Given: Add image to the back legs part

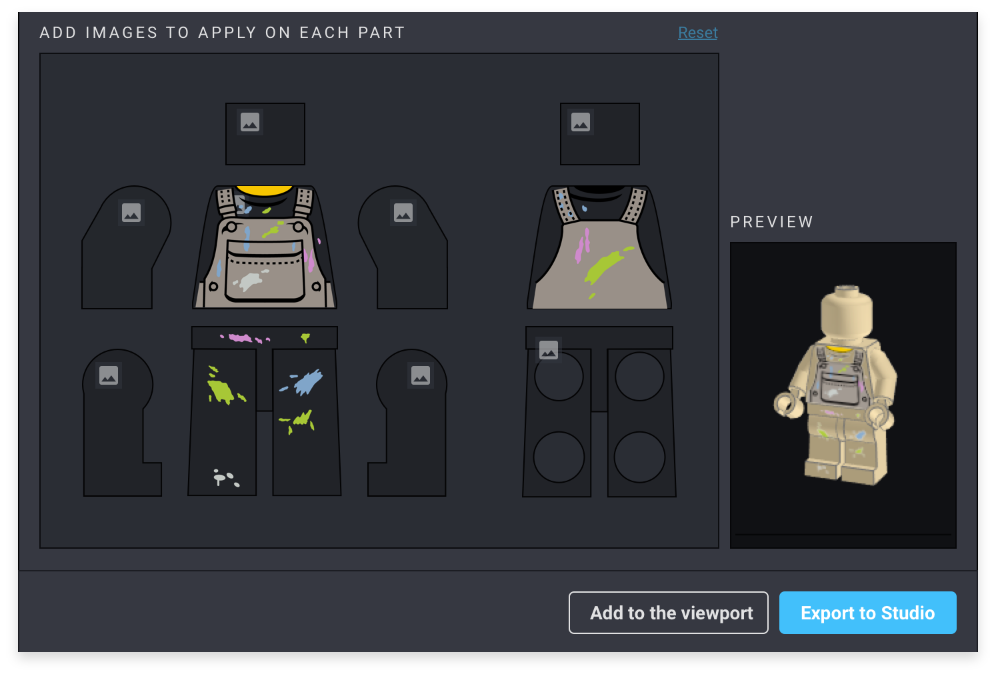Looking at the screenshot, I should coord(548,350).
